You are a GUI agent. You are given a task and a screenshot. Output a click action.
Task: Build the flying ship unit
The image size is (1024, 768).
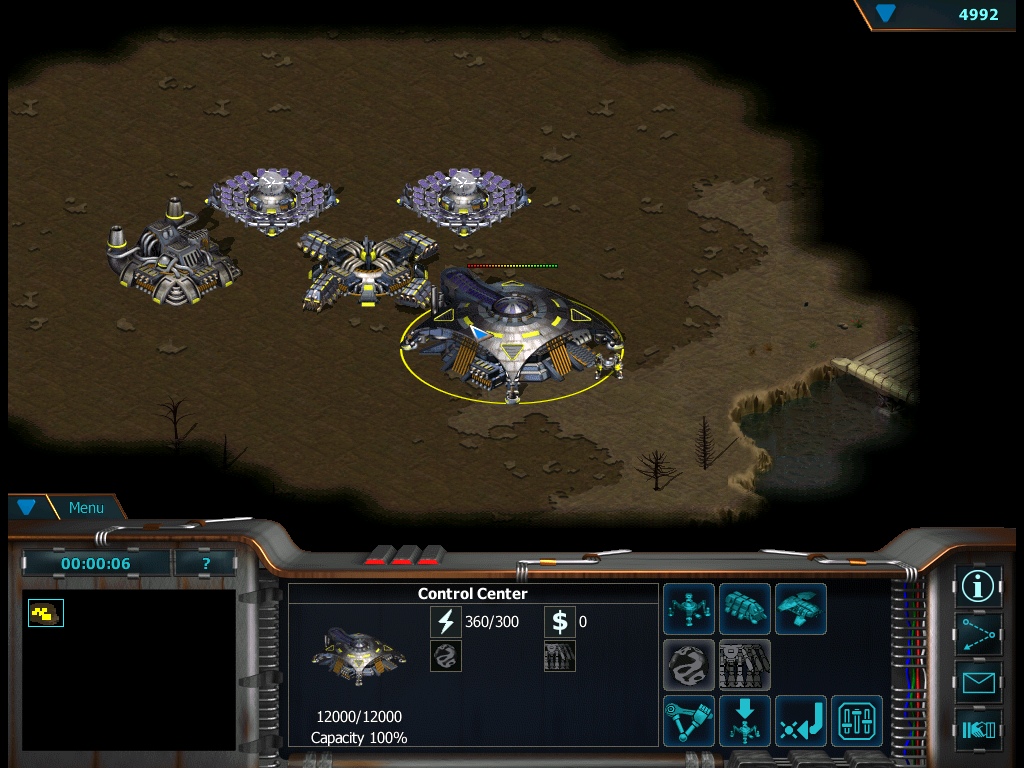tap(801, 609)
